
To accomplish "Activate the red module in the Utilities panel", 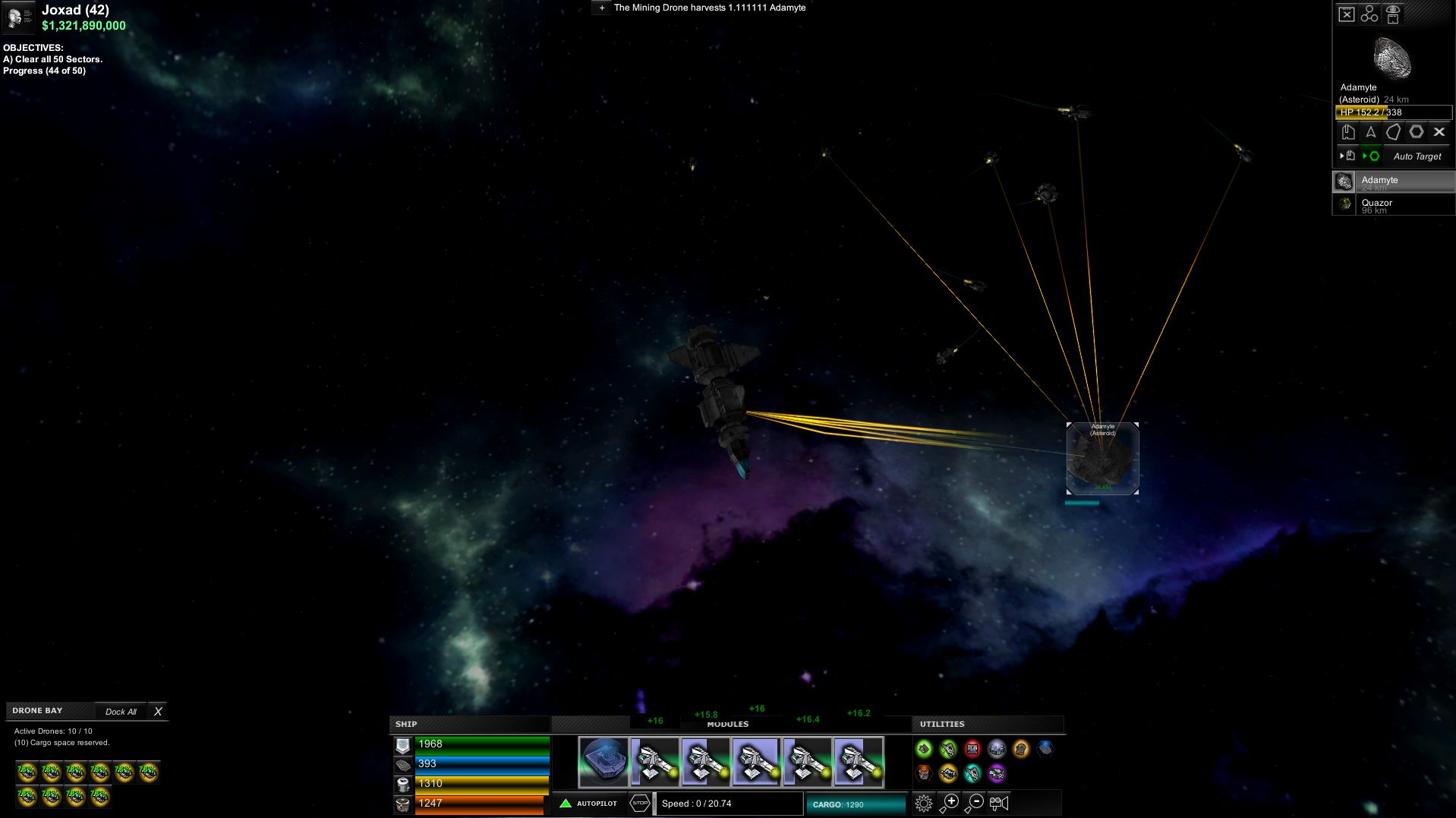I will pos(972,749).
